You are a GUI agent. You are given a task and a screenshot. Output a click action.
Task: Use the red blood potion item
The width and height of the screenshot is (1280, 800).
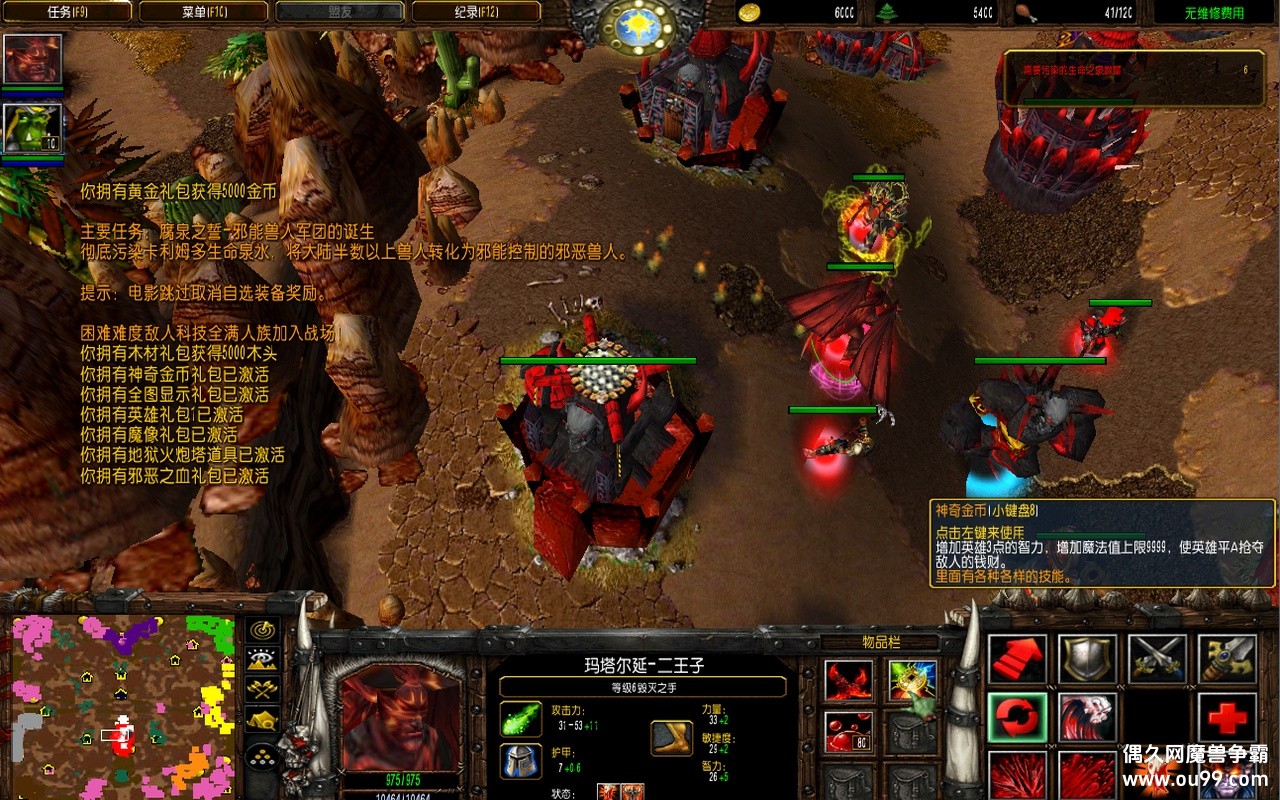pos(849,731)
